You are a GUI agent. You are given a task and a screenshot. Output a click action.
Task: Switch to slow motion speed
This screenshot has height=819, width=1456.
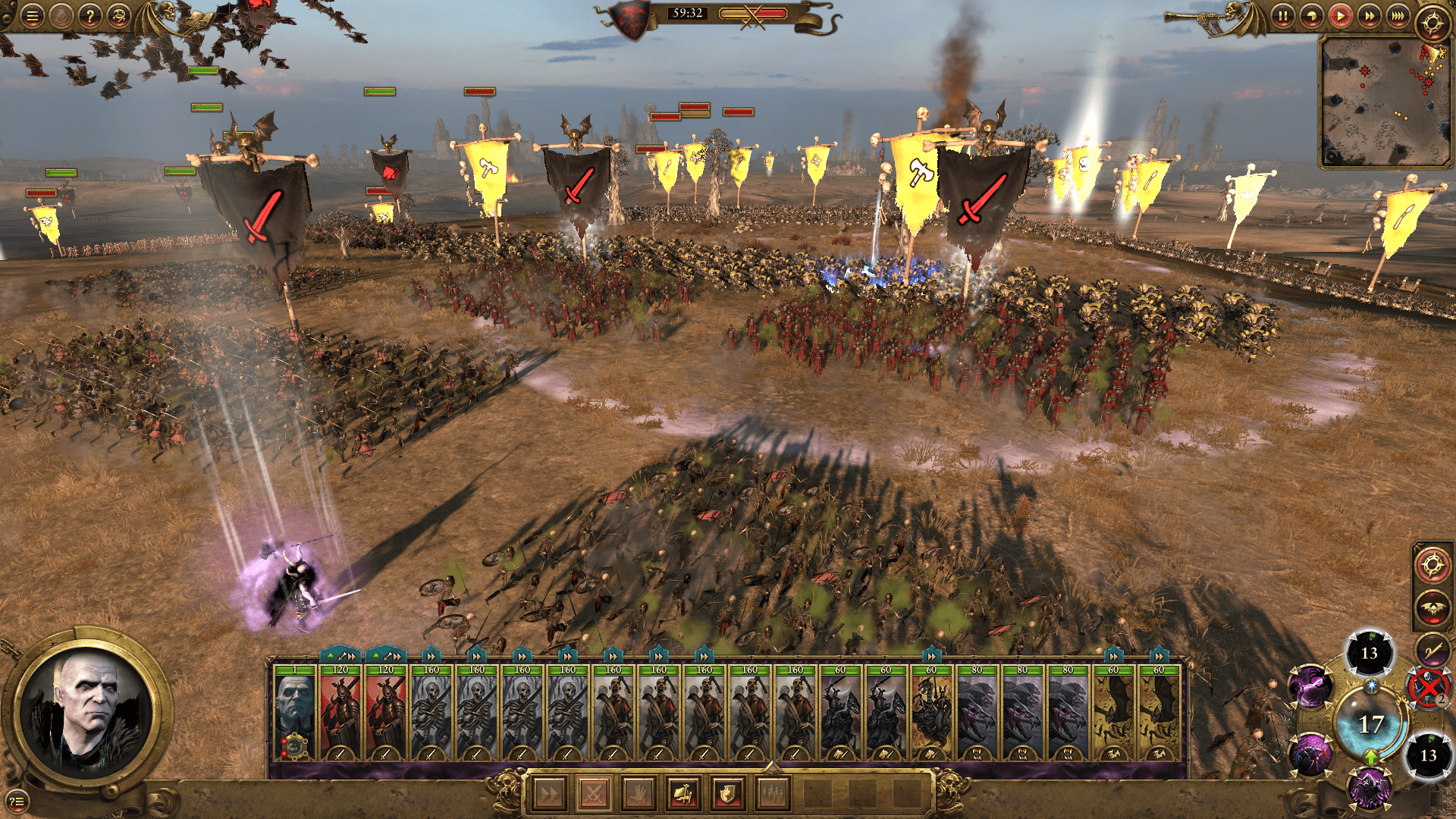pyautogui.click(x=1311, y=16)
